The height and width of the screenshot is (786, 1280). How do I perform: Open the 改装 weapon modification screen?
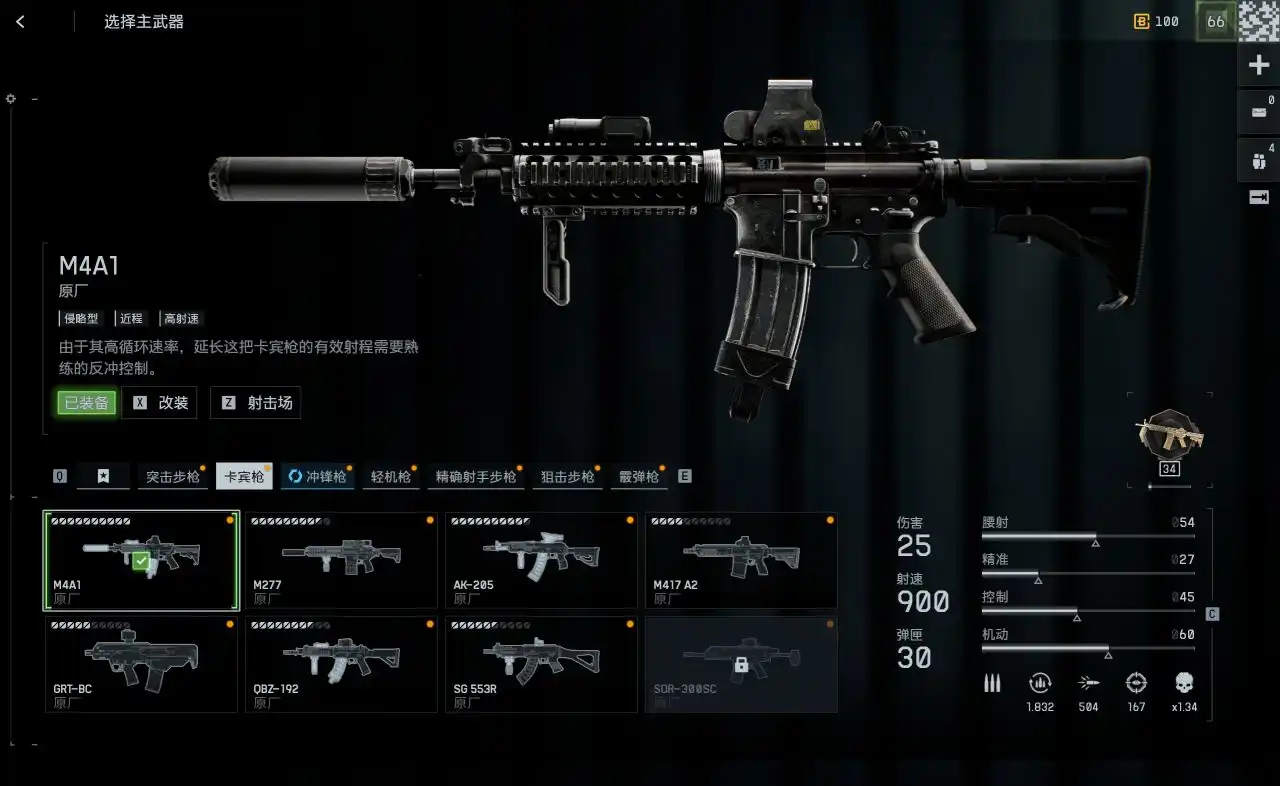(160, 403)
